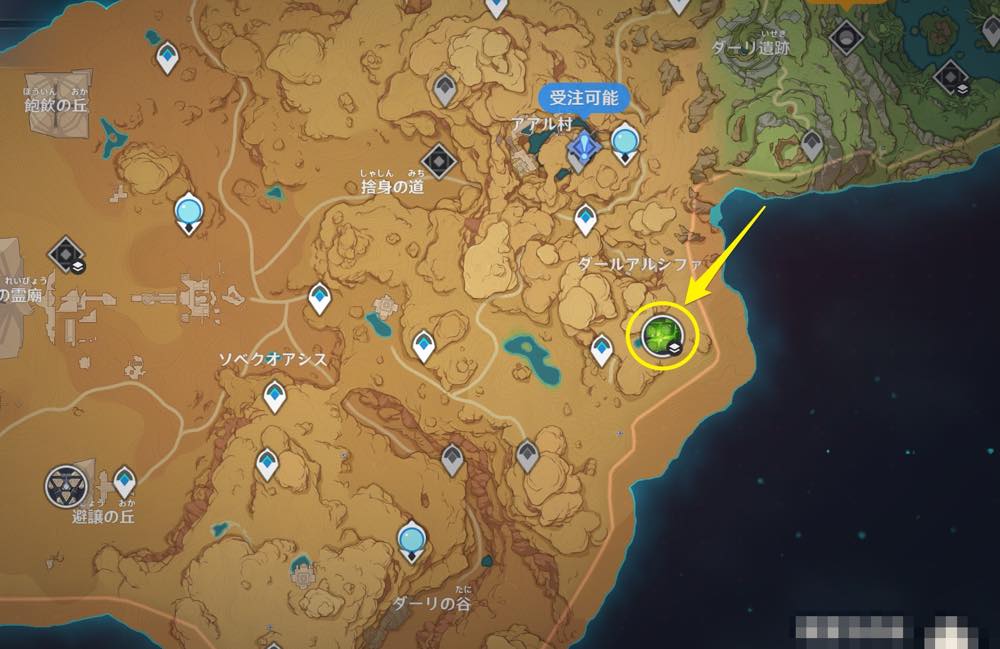Viewport: 1000px width, 649px height.
Task: Choose the teleport waypoint next to 避譲の丘
Action: [124, 482]
